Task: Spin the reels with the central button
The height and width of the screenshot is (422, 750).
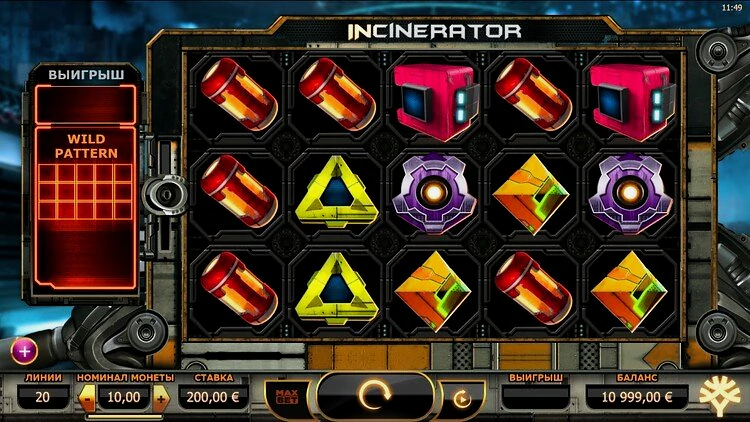Action: (375, 397)
